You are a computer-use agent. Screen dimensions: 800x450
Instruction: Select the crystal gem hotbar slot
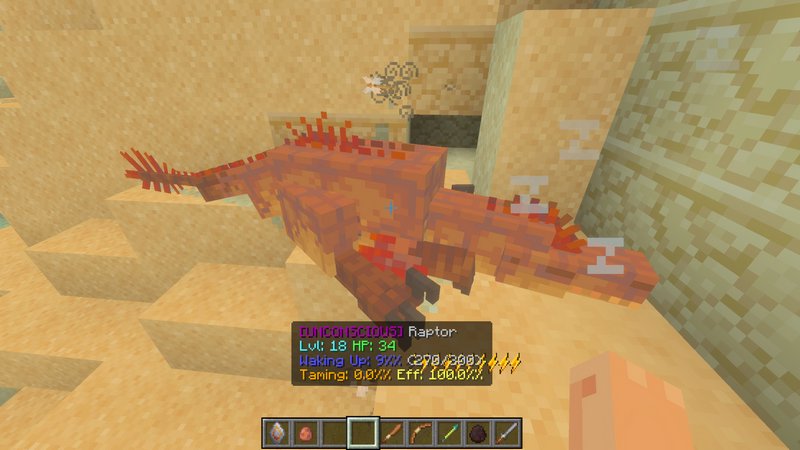[277, 432]
